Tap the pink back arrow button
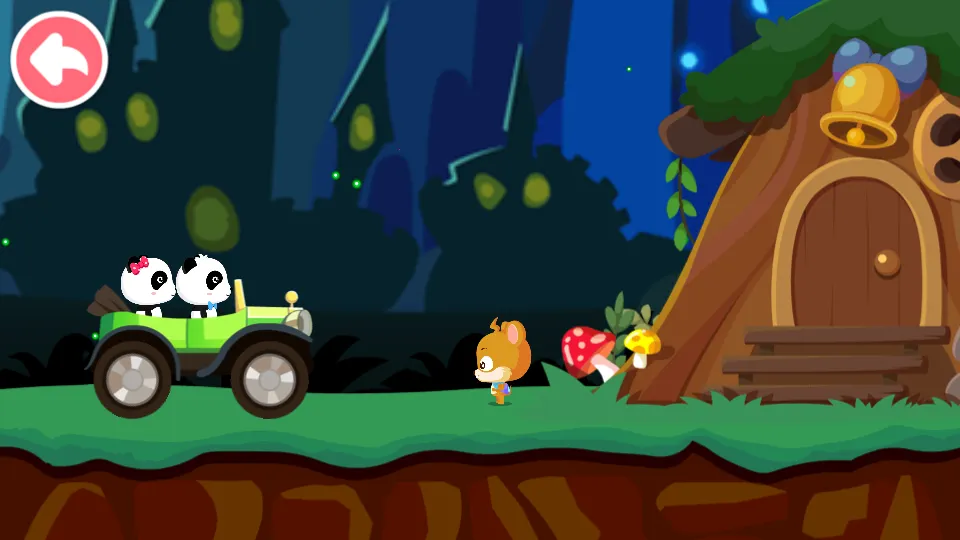The height and width of the screenshot is (540, 960). click(59, 60)
